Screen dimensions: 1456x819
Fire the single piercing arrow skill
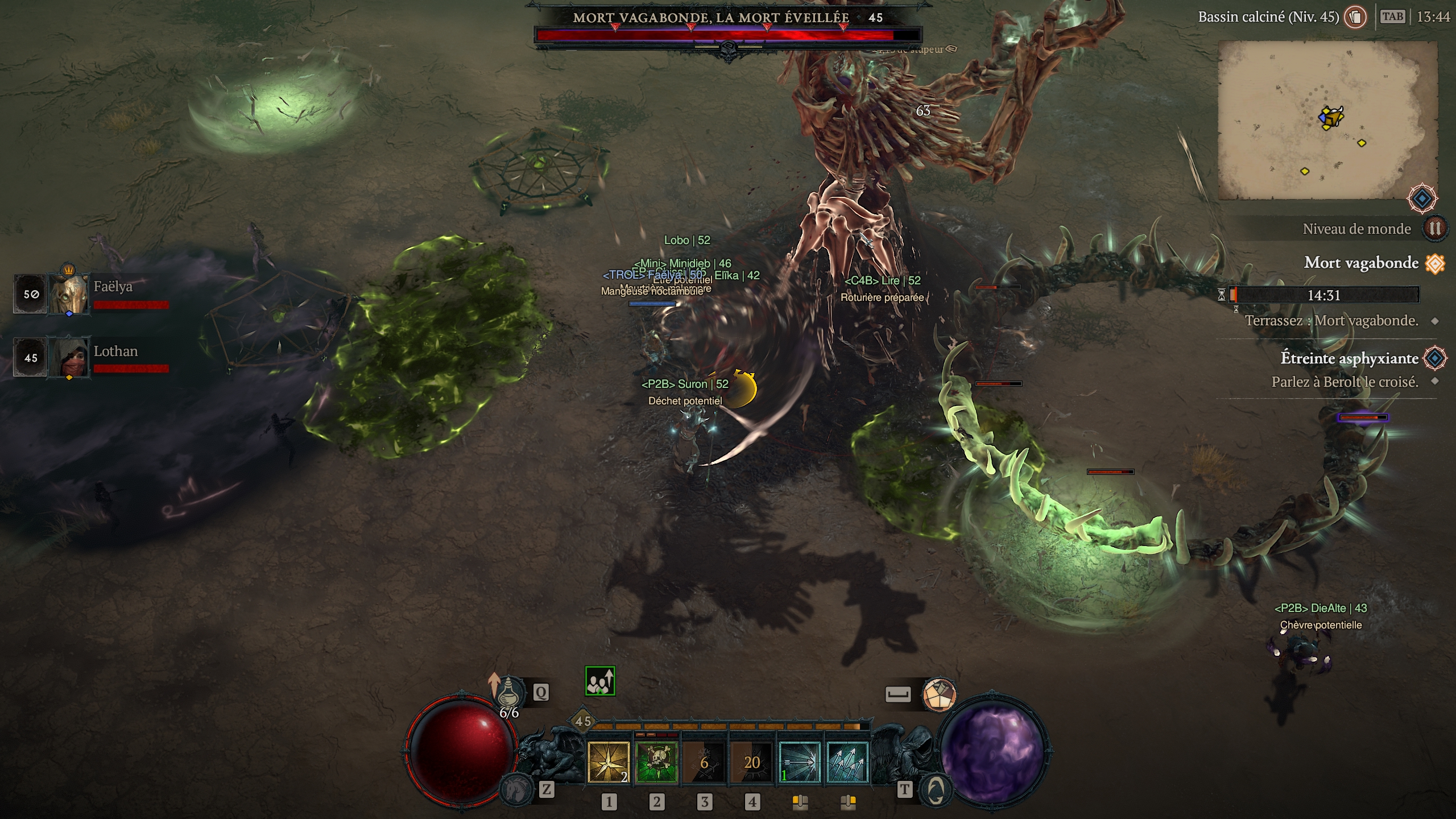point(799,762)
